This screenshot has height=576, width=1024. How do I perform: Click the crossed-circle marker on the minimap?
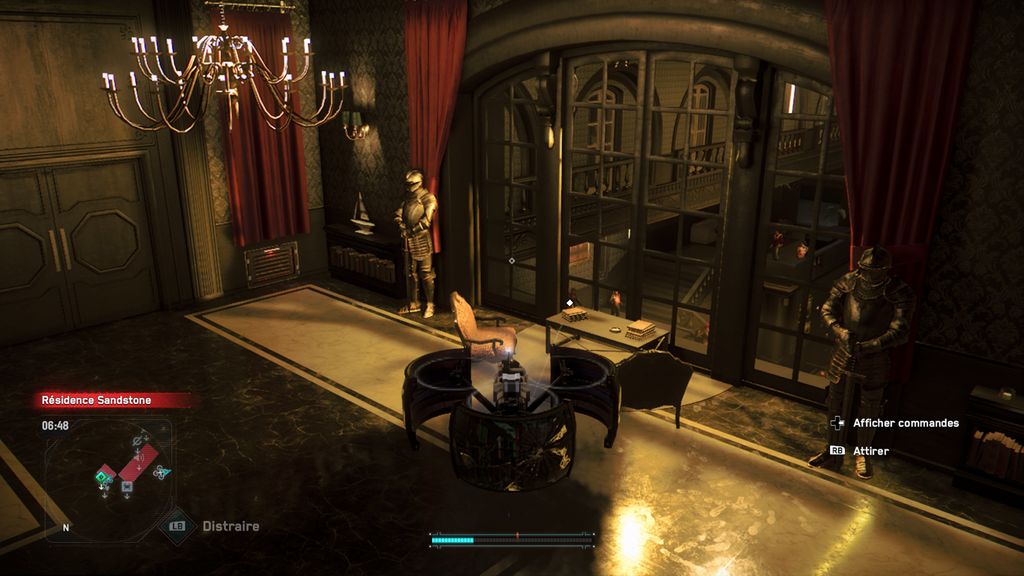coord(139,440)
